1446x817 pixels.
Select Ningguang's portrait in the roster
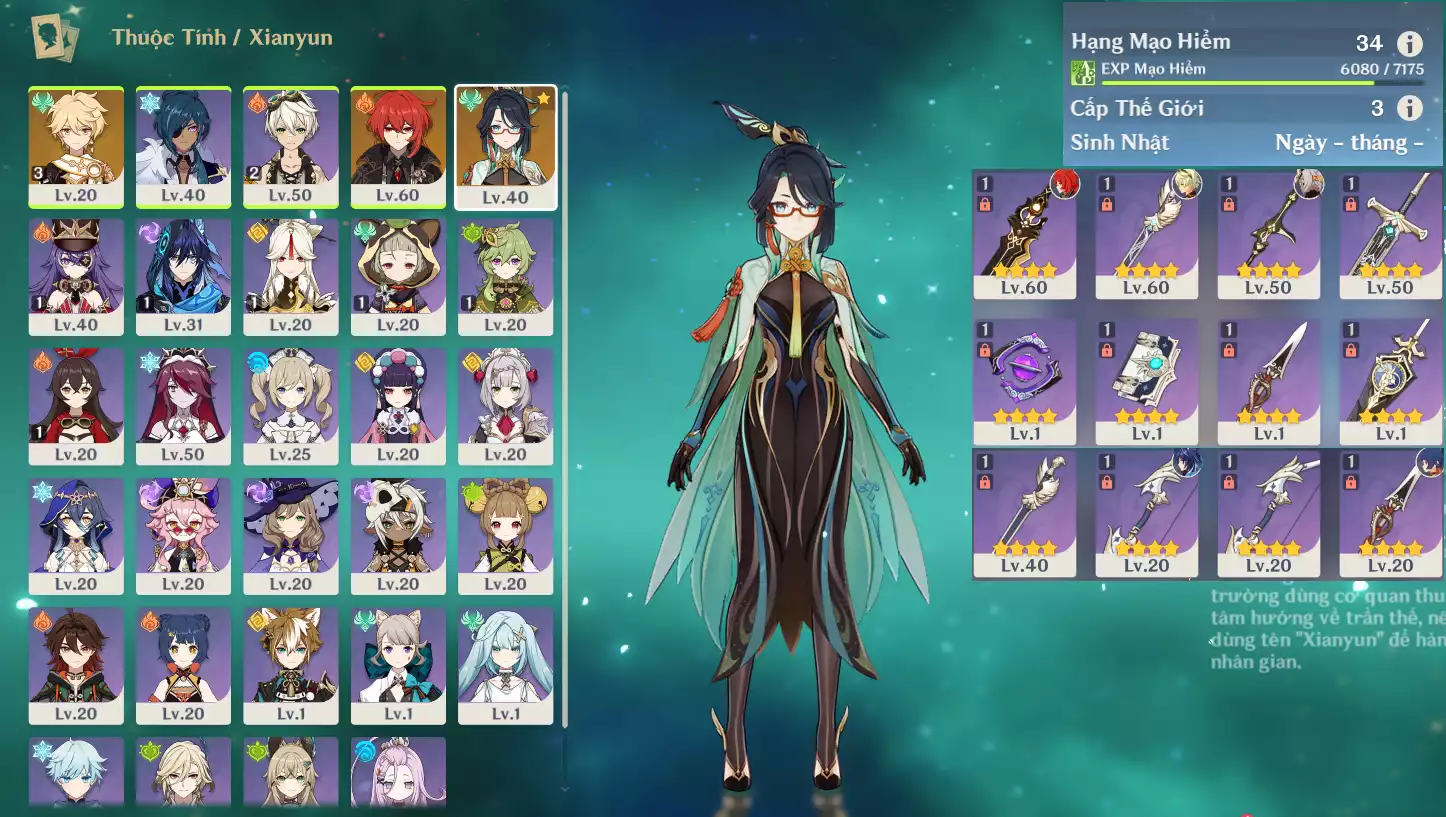click(x=291, y=277)
